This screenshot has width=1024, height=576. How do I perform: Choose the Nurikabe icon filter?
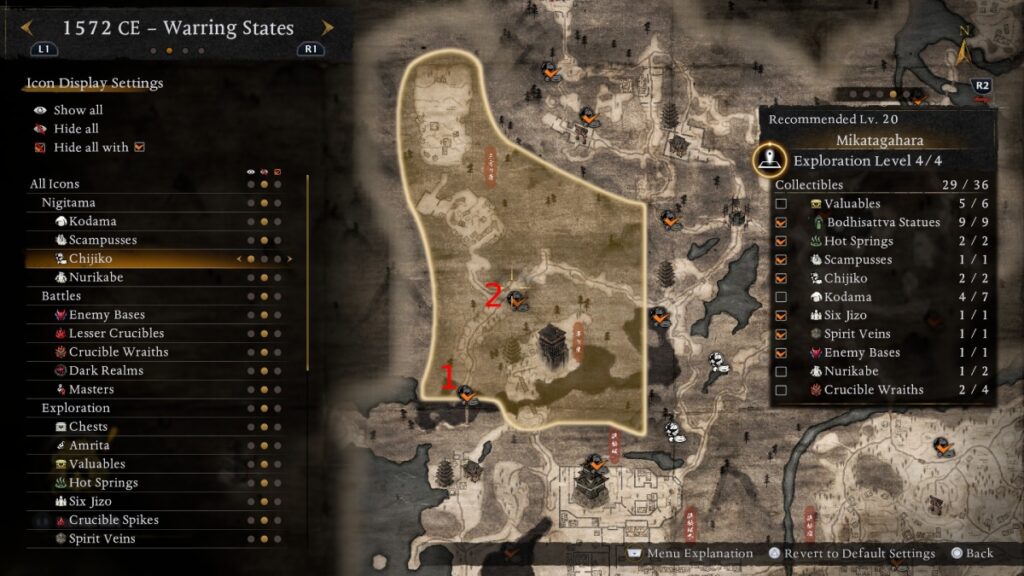click(96, 277)
